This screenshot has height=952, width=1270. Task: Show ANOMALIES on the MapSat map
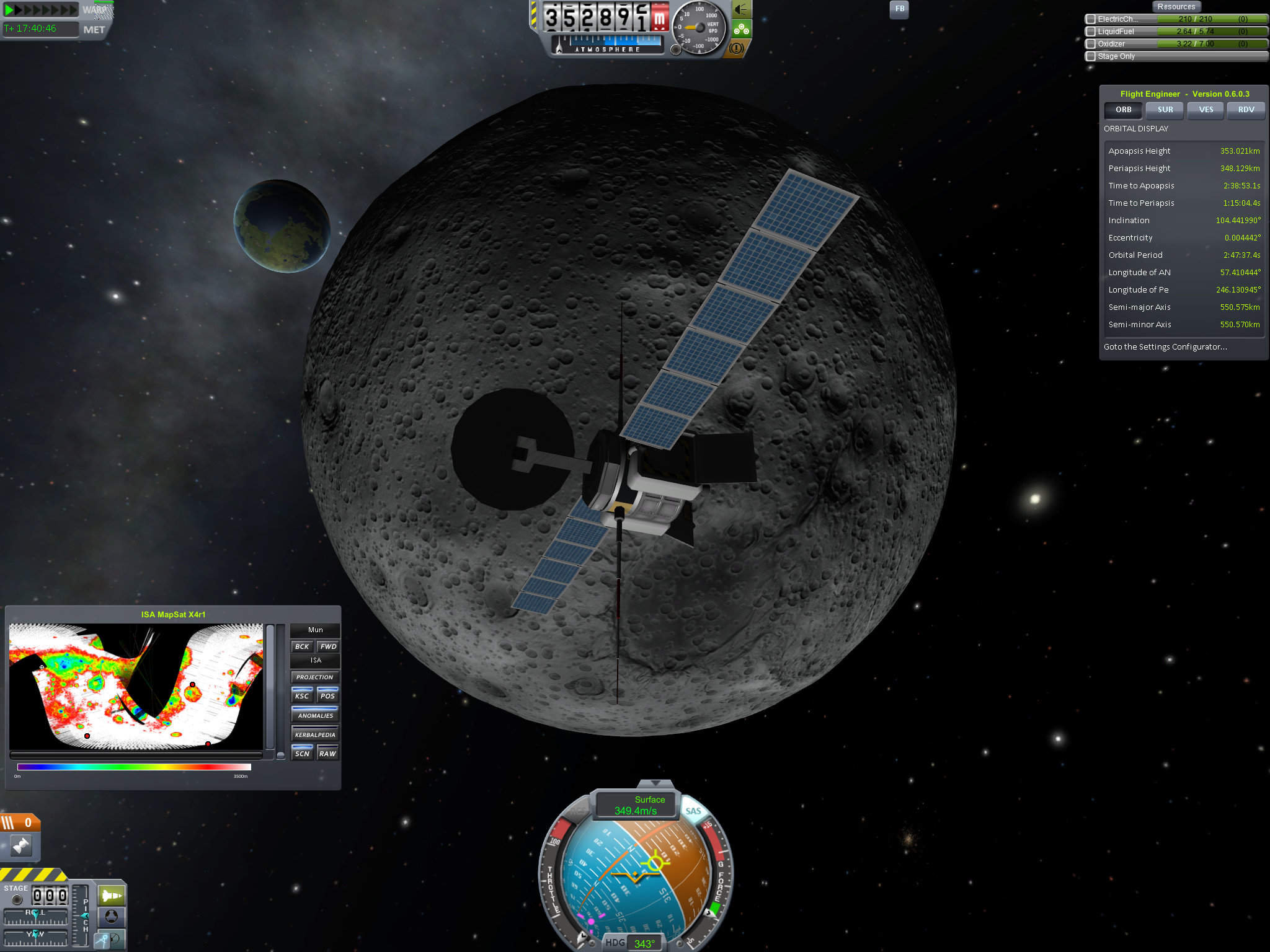[315, 715]
